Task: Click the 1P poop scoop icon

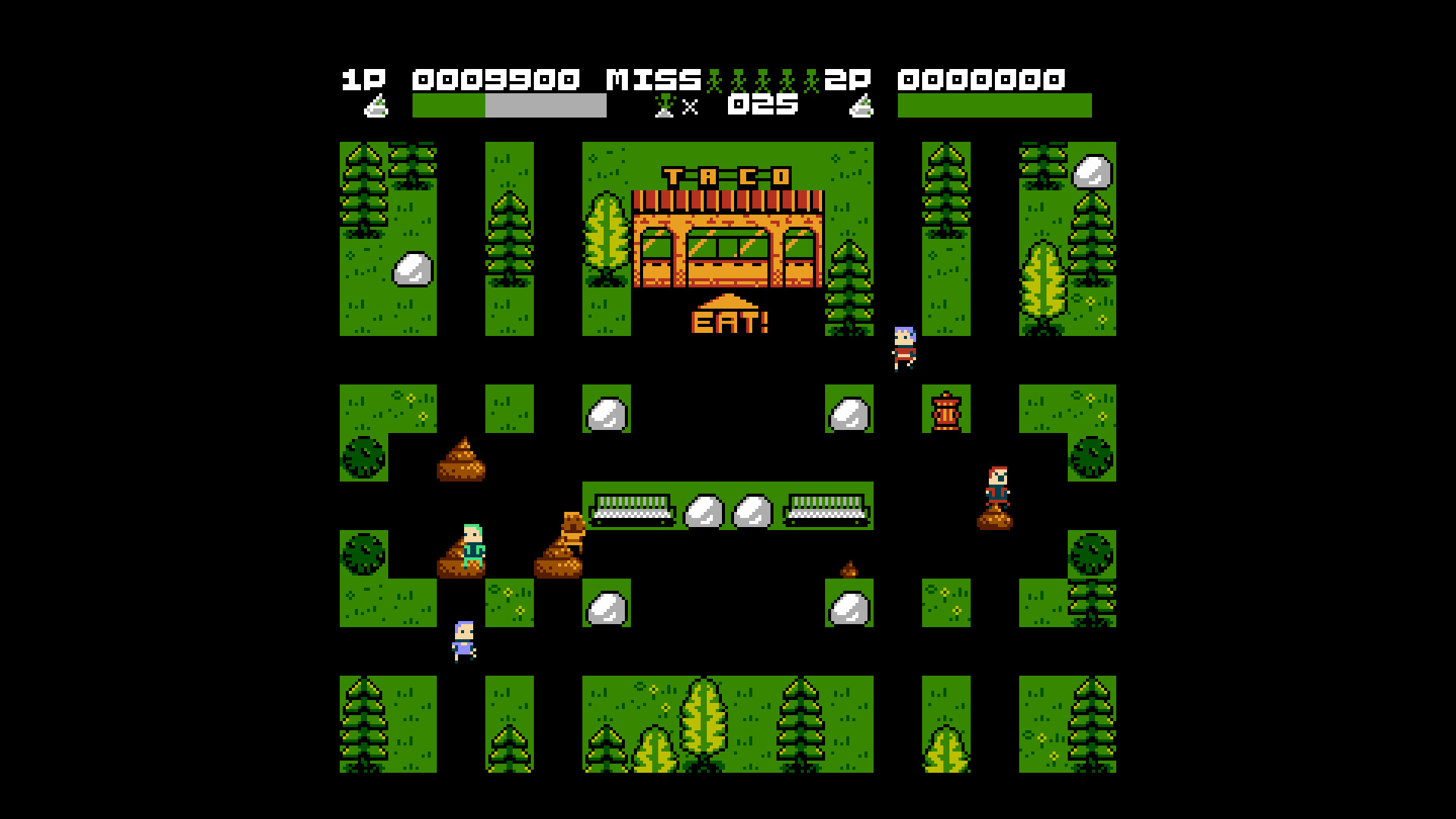Action: tap(377, 106)
